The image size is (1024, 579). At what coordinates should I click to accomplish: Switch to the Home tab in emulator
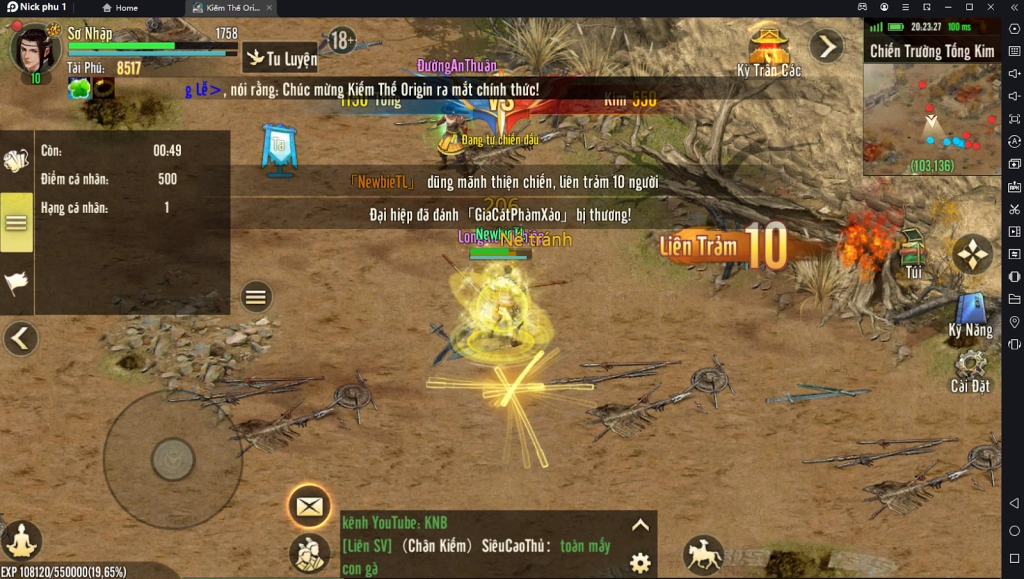120,8
